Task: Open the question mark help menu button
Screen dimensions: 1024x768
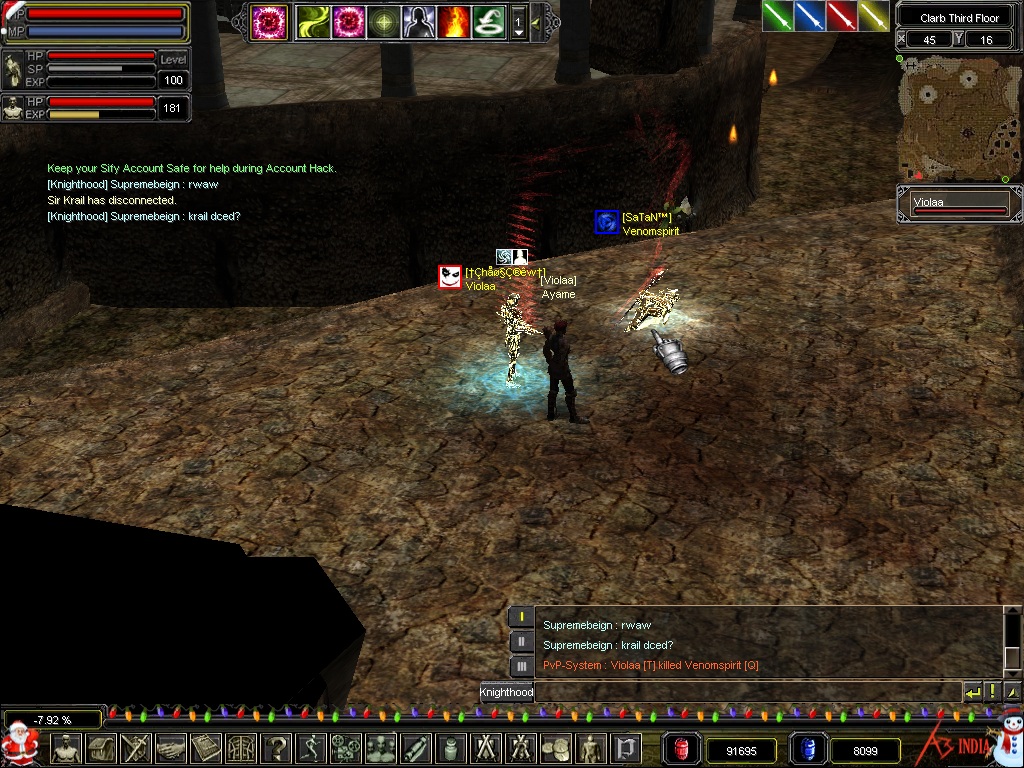Action: pyautogui.click(x=275, y=748)
